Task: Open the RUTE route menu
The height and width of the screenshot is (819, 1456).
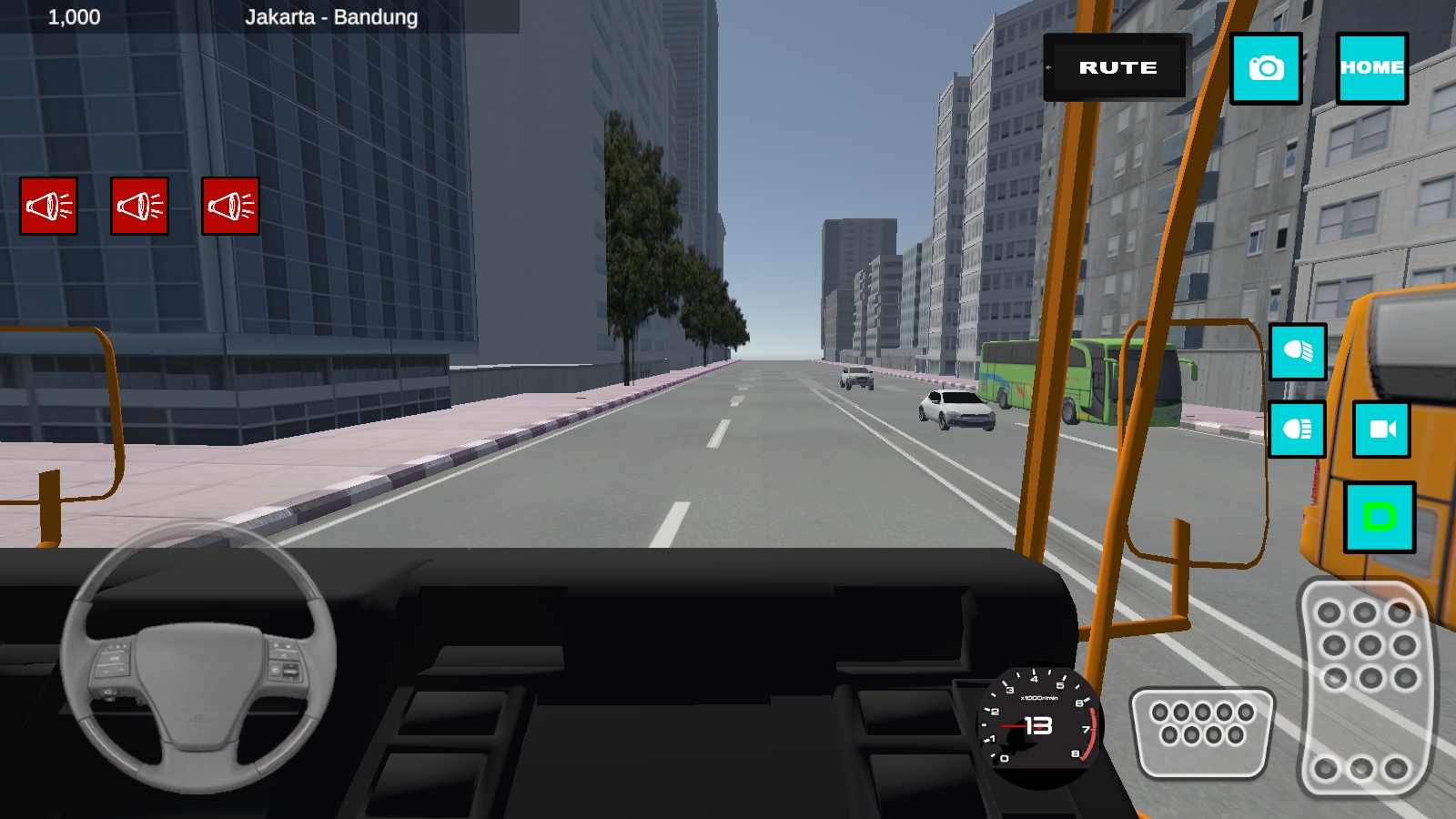Action: (x=1117, y=67)
